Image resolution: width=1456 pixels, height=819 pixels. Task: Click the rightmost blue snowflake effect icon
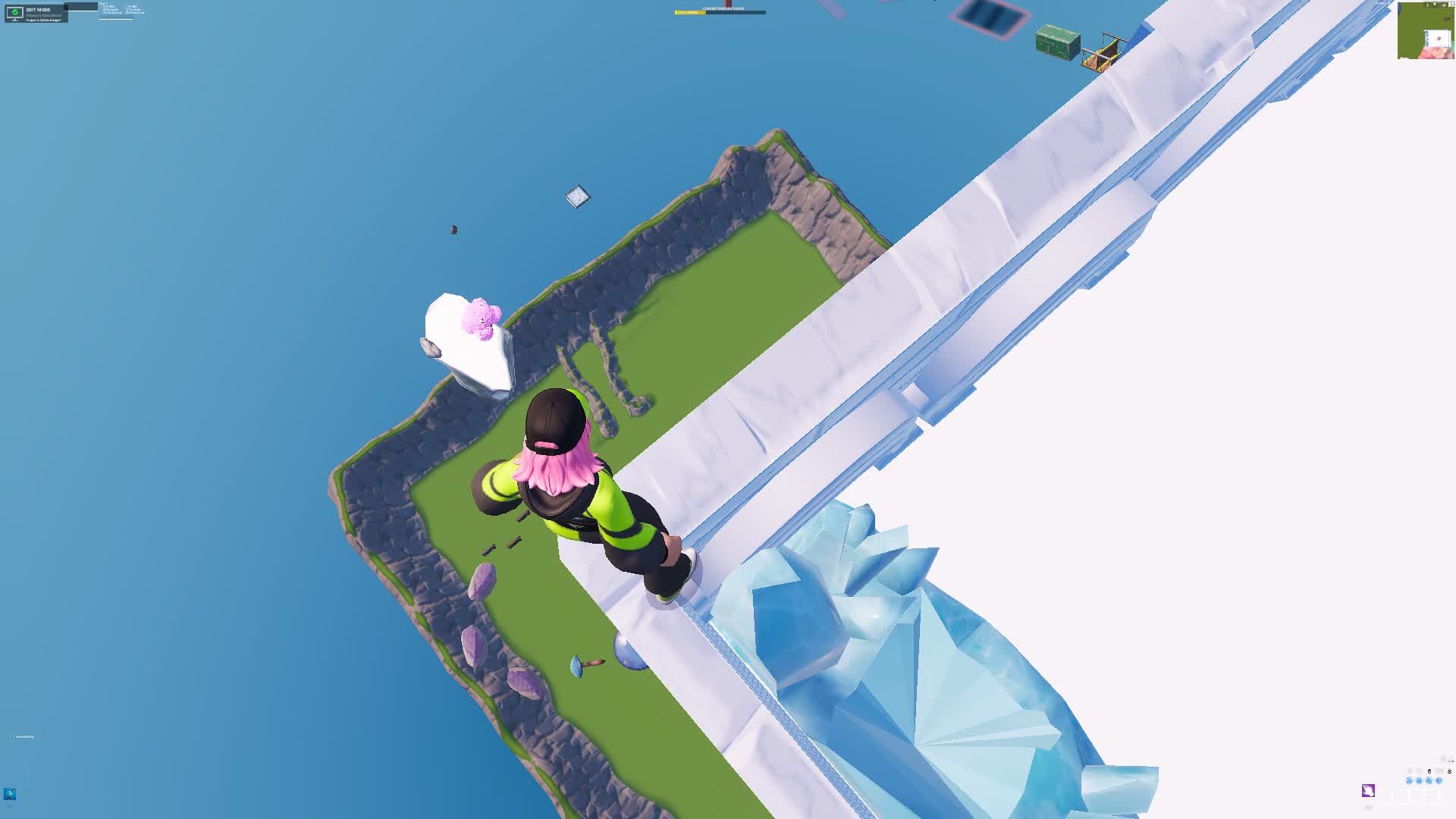click(x=1439, y=780)
